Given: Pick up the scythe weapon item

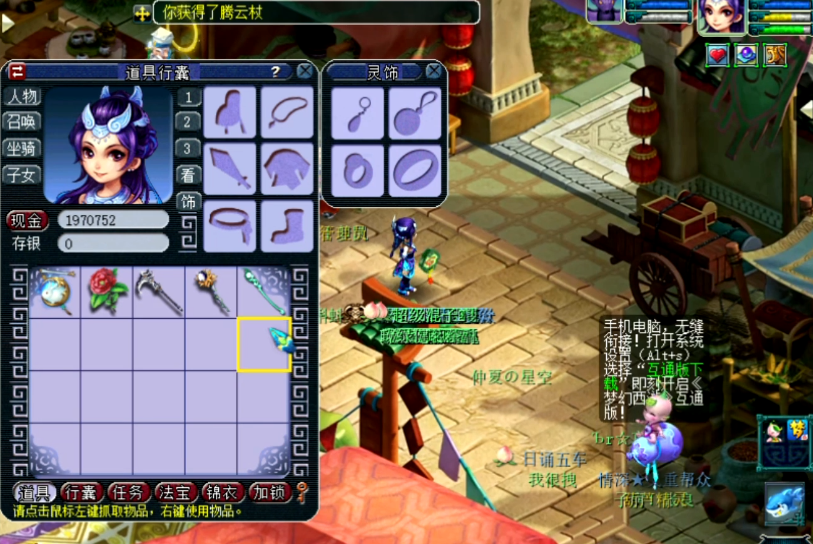Looking at the screenshot, I should (x=158, y=291).
